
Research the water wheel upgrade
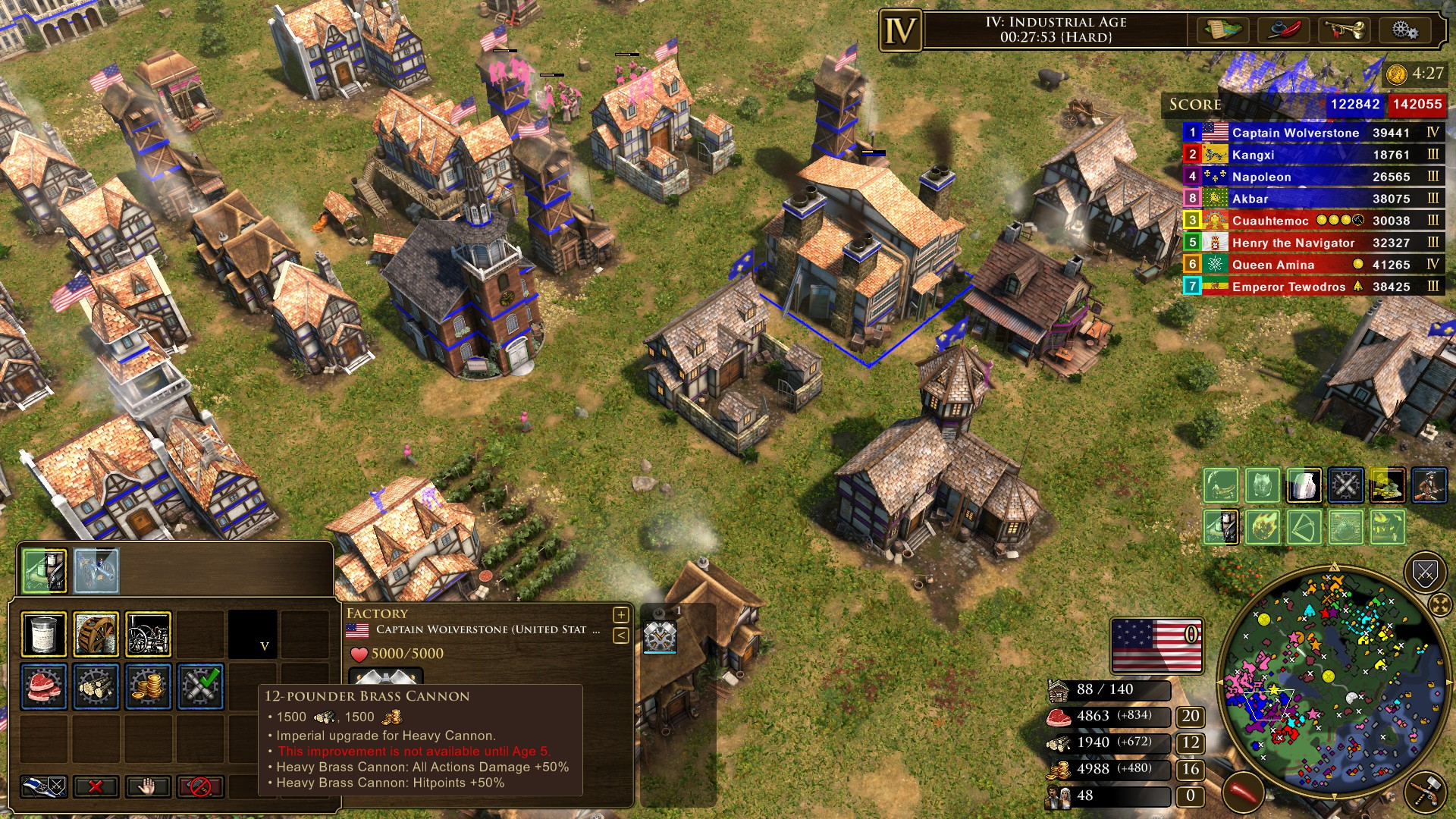[96, 634]
